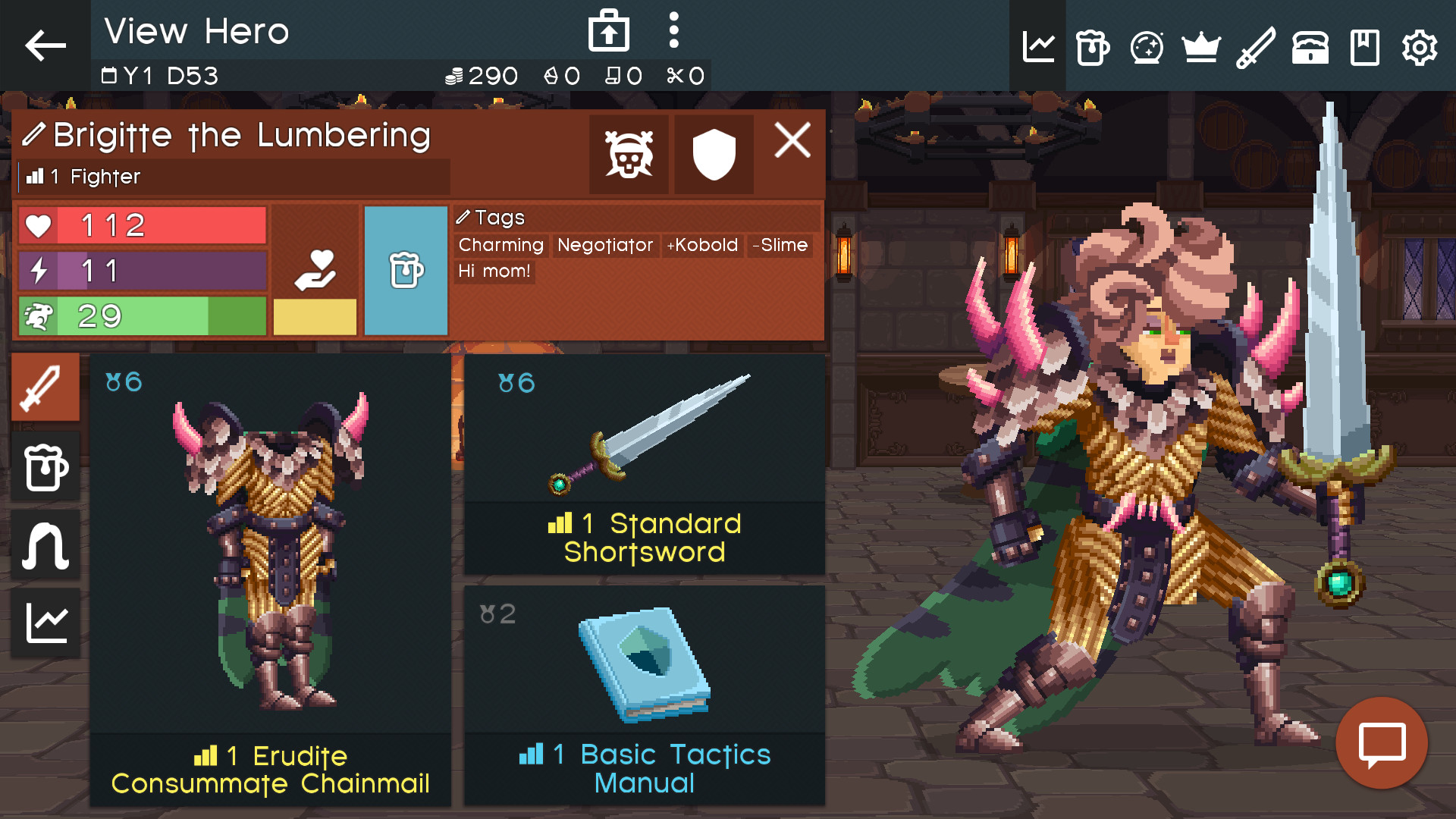Select the sword icon in the top toolbar
1456x819 pixels.
[1255, 47]
